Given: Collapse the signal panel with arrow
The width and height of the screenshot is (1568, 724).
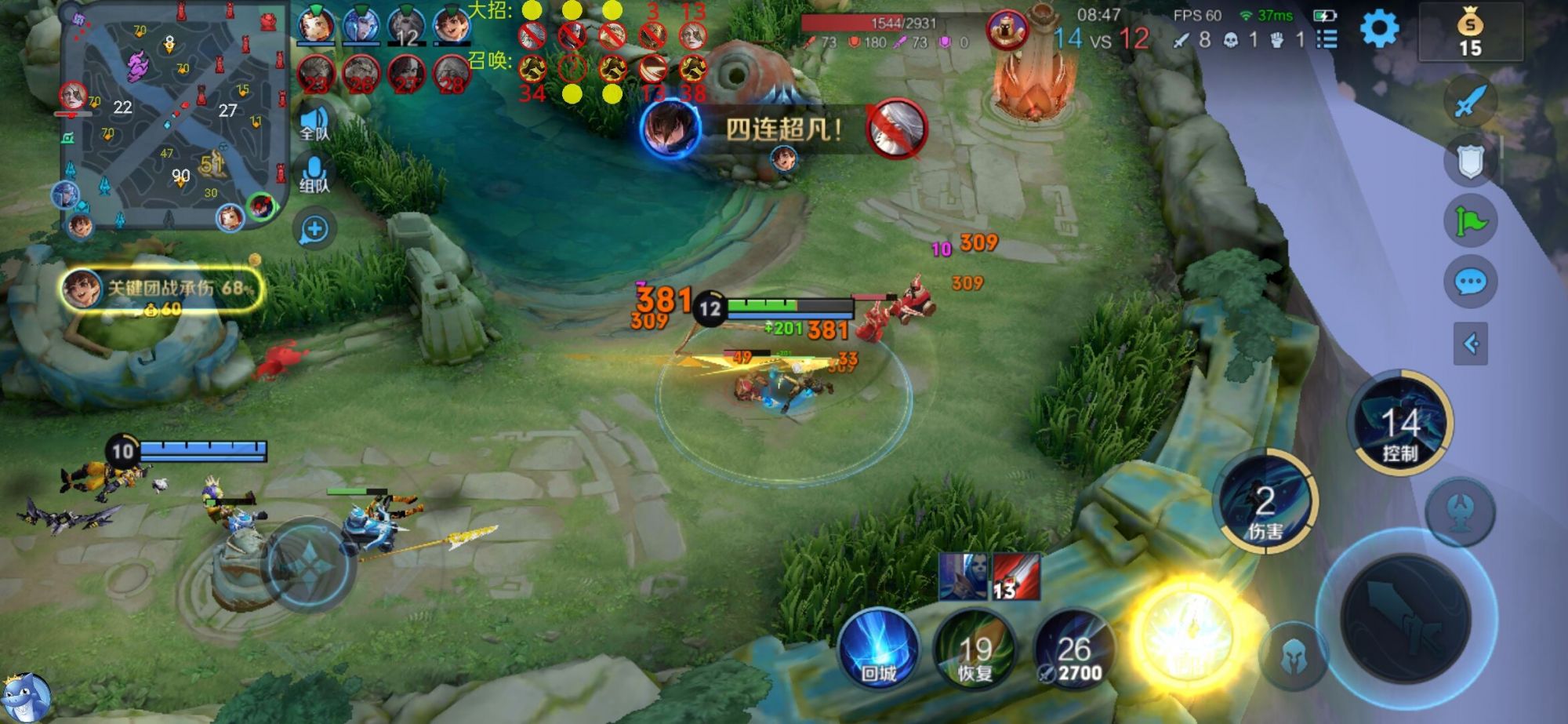Looking at the screenshot, I should 1470,344.
